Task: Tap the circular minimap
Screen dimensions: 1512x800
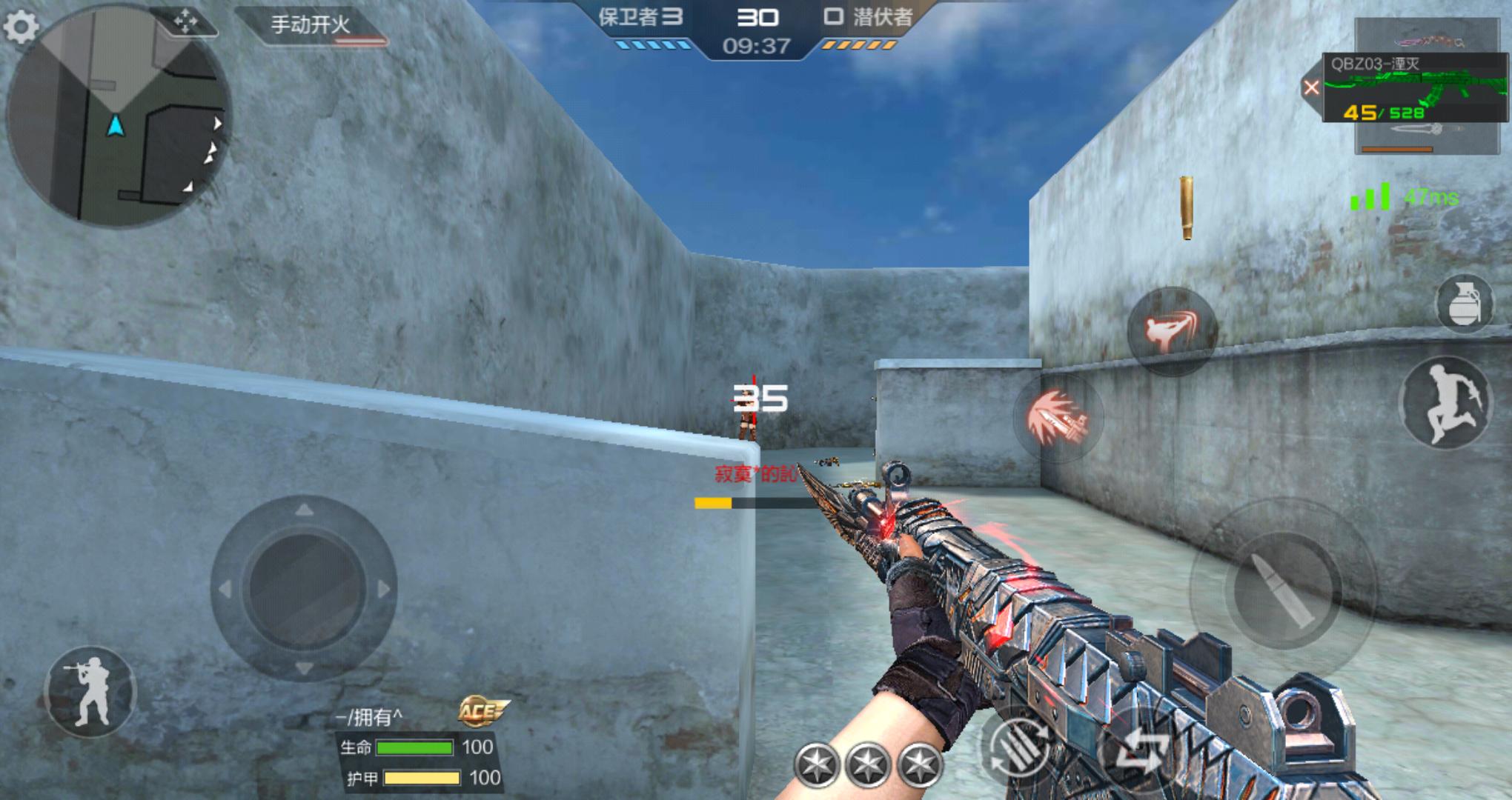Action: coord(117,117)
